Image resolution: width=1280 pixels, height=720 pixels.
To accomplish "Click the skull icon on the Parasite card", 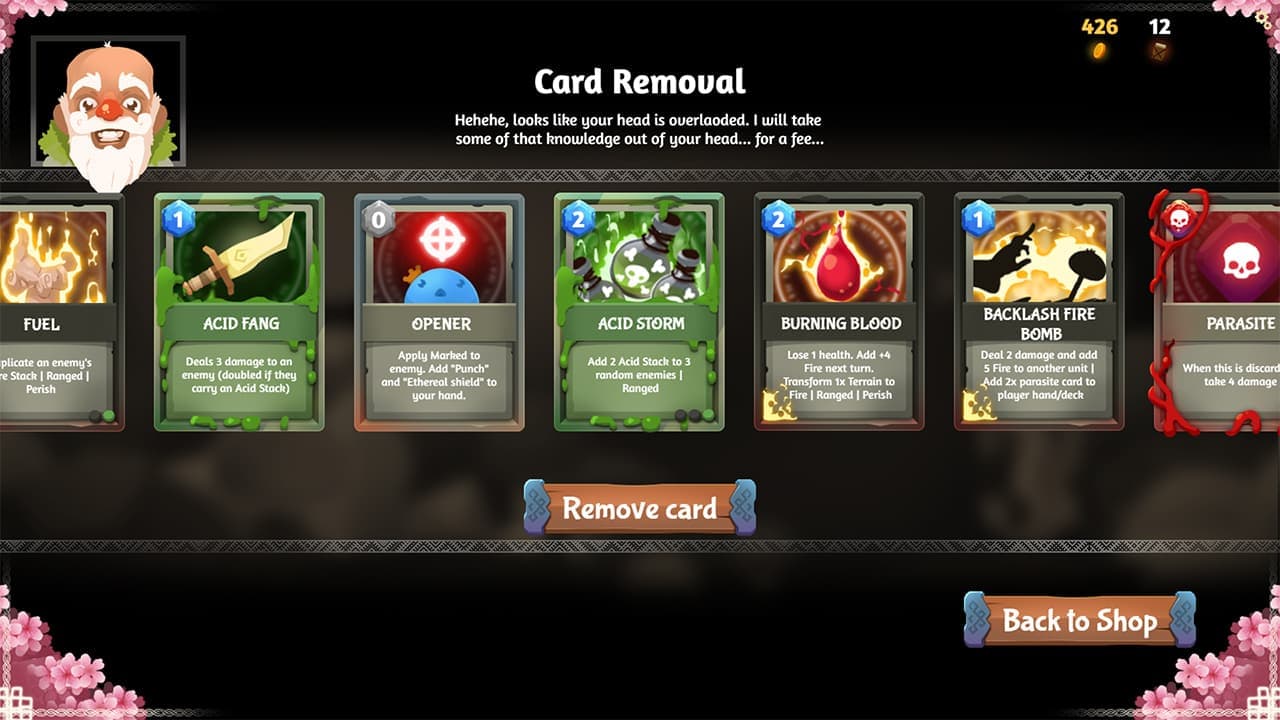I will [1242, 262].
